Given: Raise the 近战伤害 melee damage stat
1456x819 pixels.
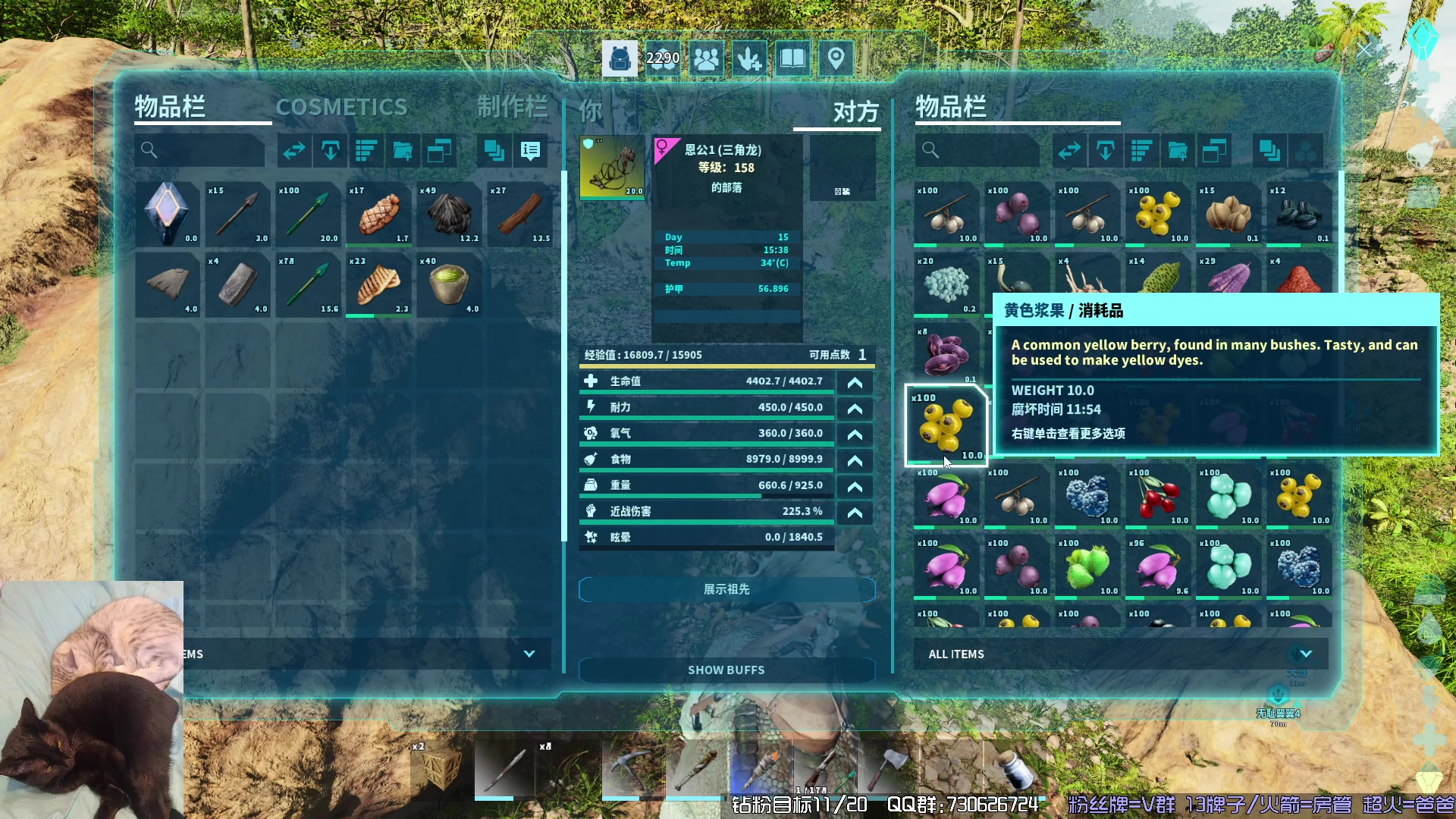Looking at the screenshot, I should coord(855,513).
